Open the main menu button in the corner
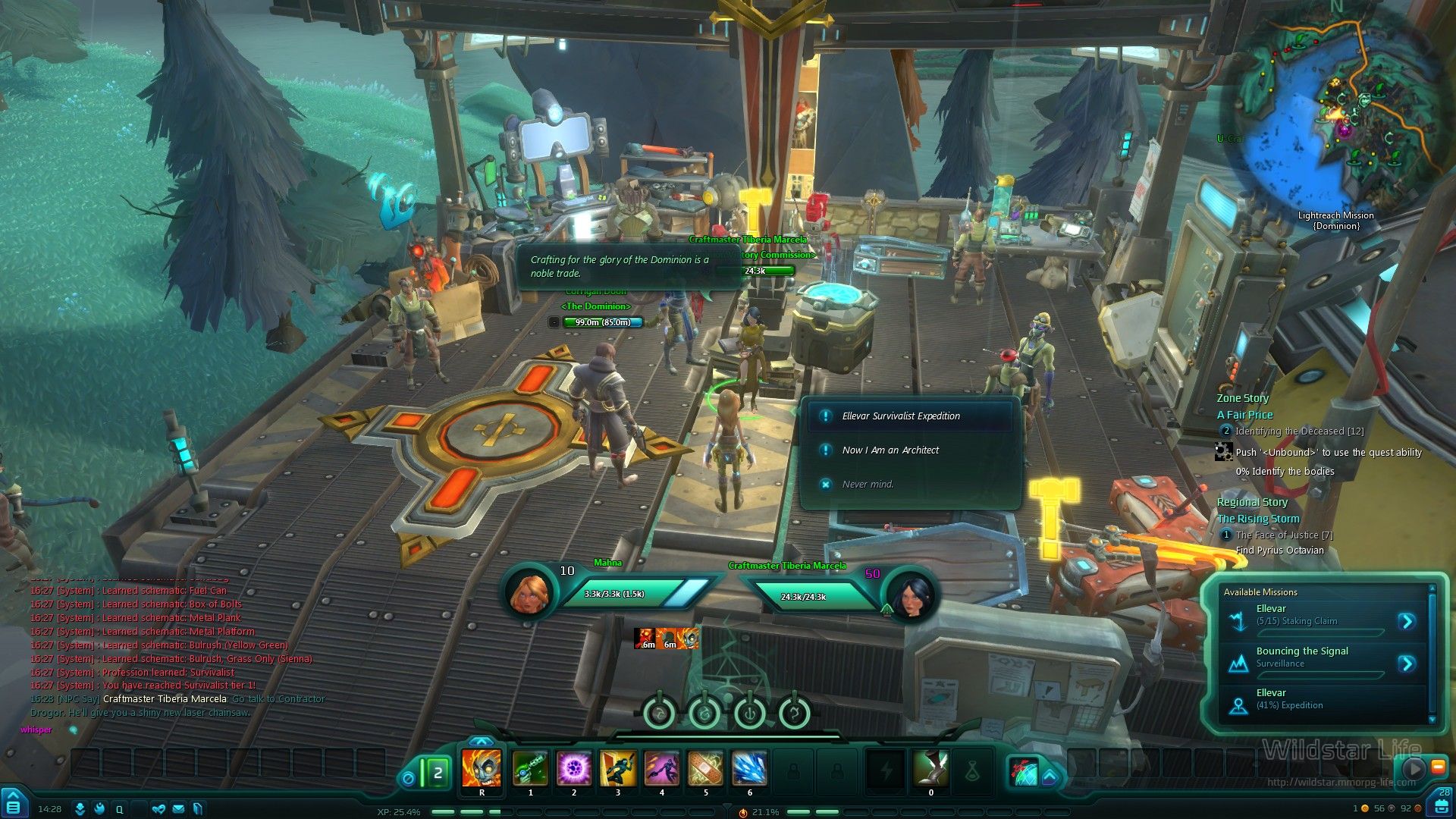The width and height of the screenshot is (1456, 819). tap(13, 805)
